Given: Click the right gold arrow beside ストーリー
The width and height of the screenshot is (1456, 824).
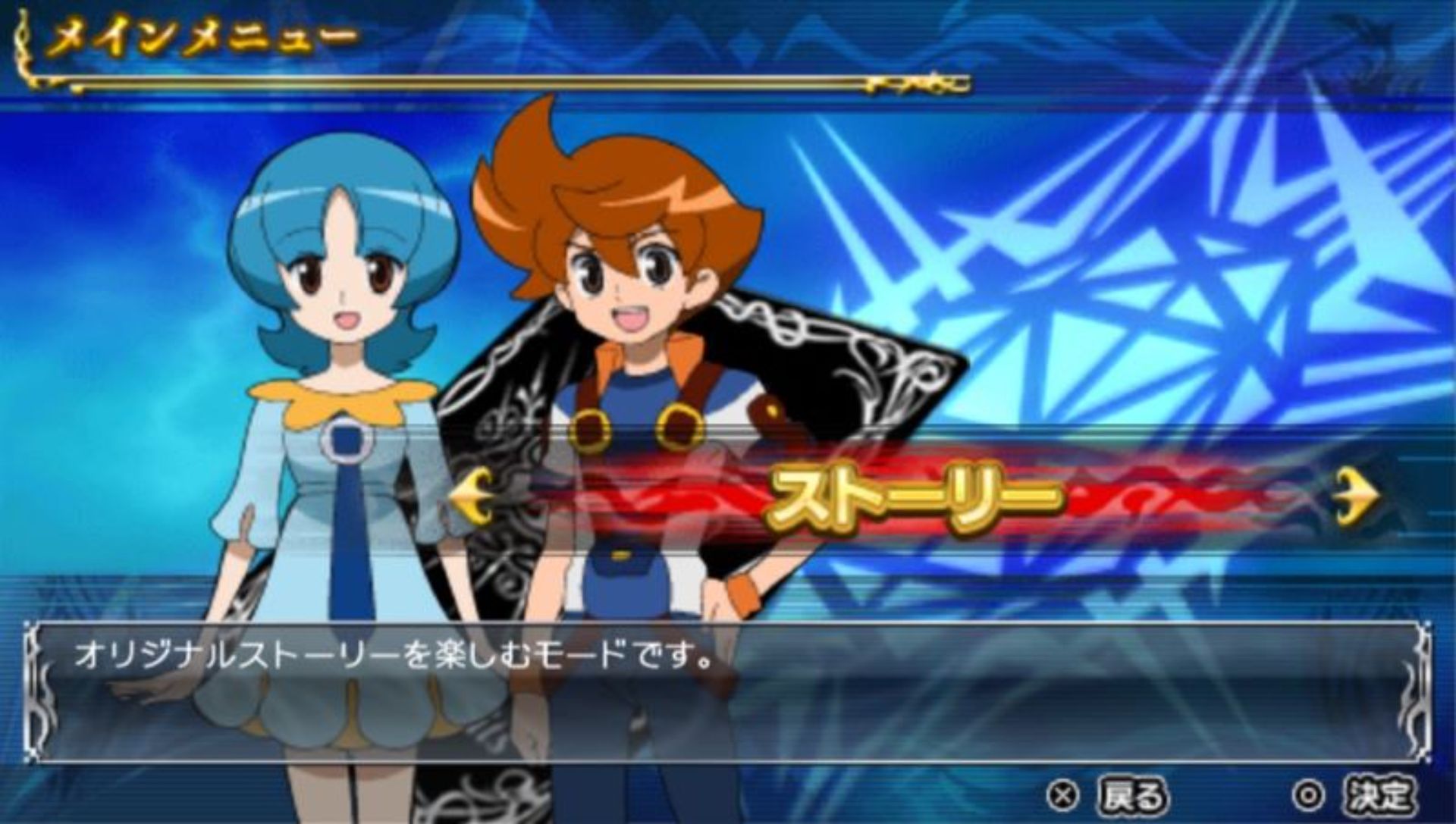Looking at the screenshot, I should click(x=1358, y=497).
